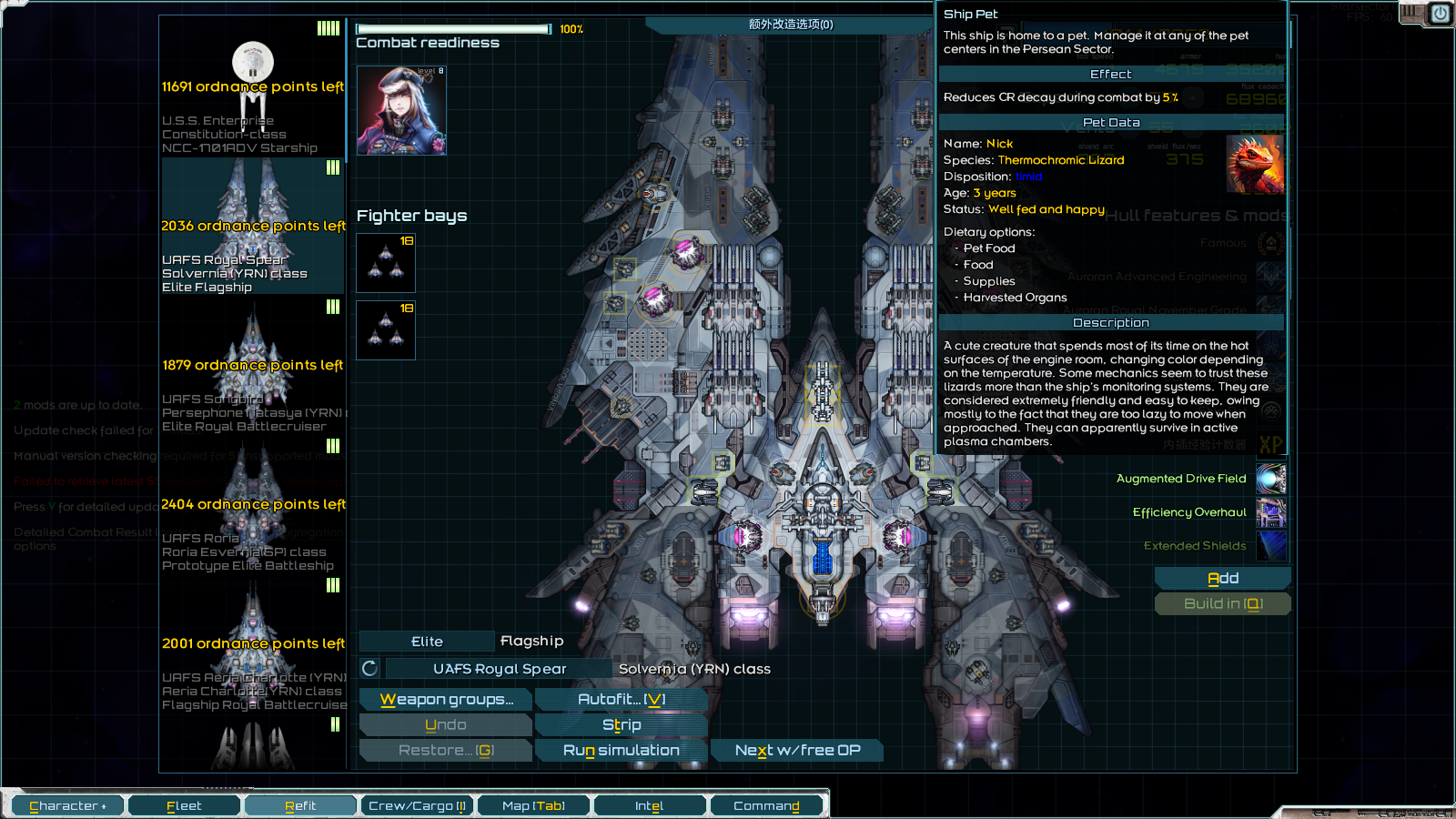Rename ship via UAFS Royal Spear field
This screenshot has height=819, width=1456.
pos(499,669)
